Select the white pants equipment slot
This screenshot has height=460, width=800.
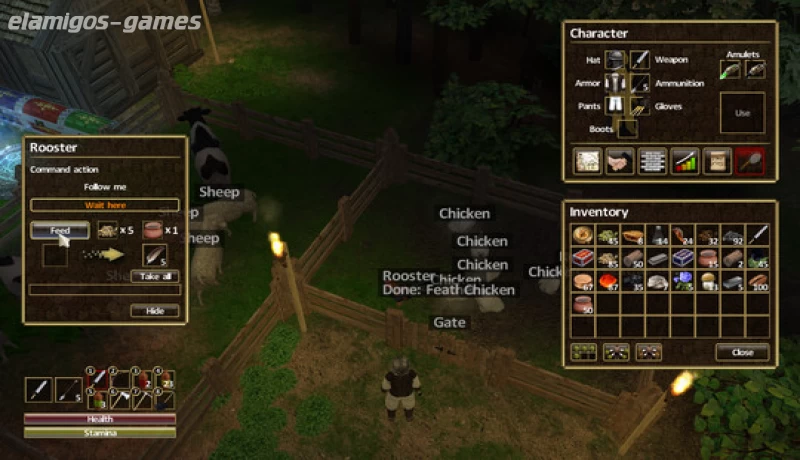pyautogui.click(x=616, y=106)
